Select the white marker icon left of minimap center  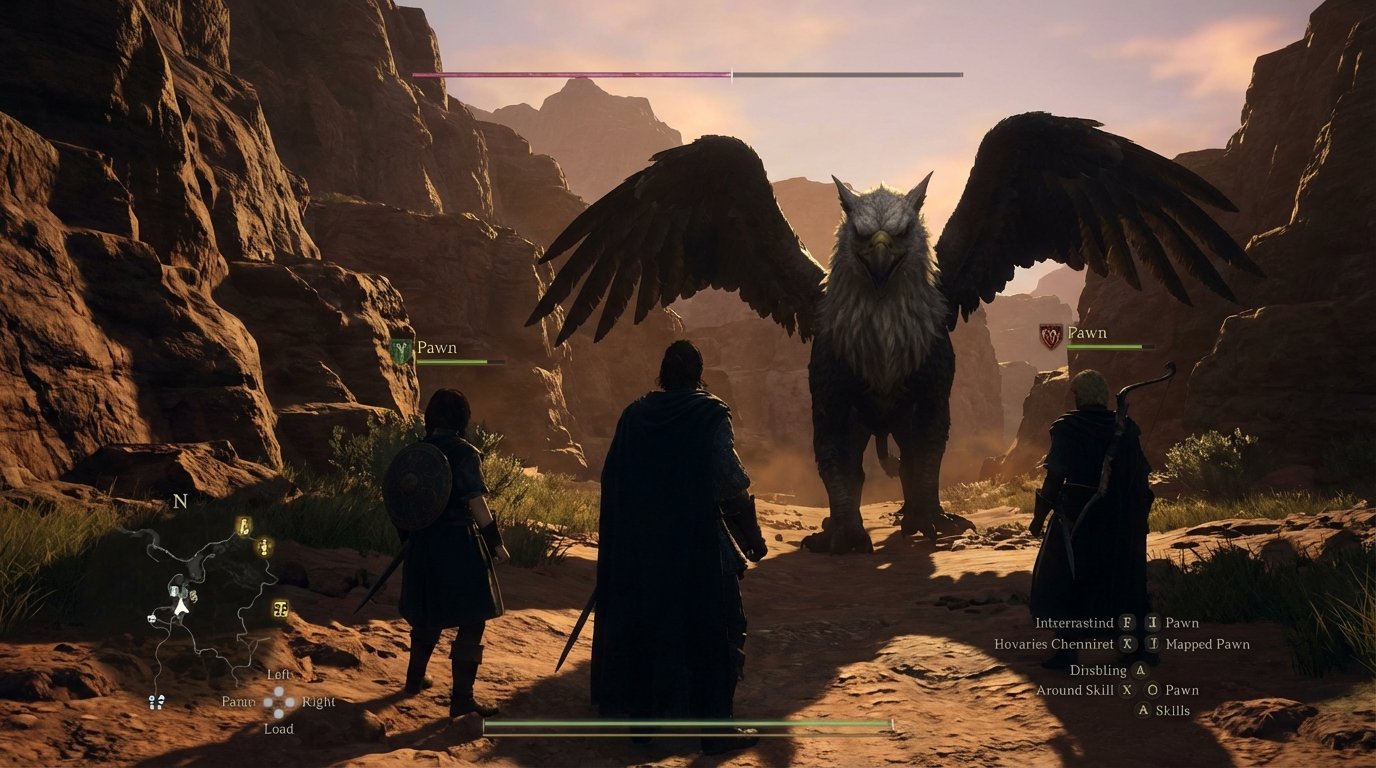click(x=151, y=619)
